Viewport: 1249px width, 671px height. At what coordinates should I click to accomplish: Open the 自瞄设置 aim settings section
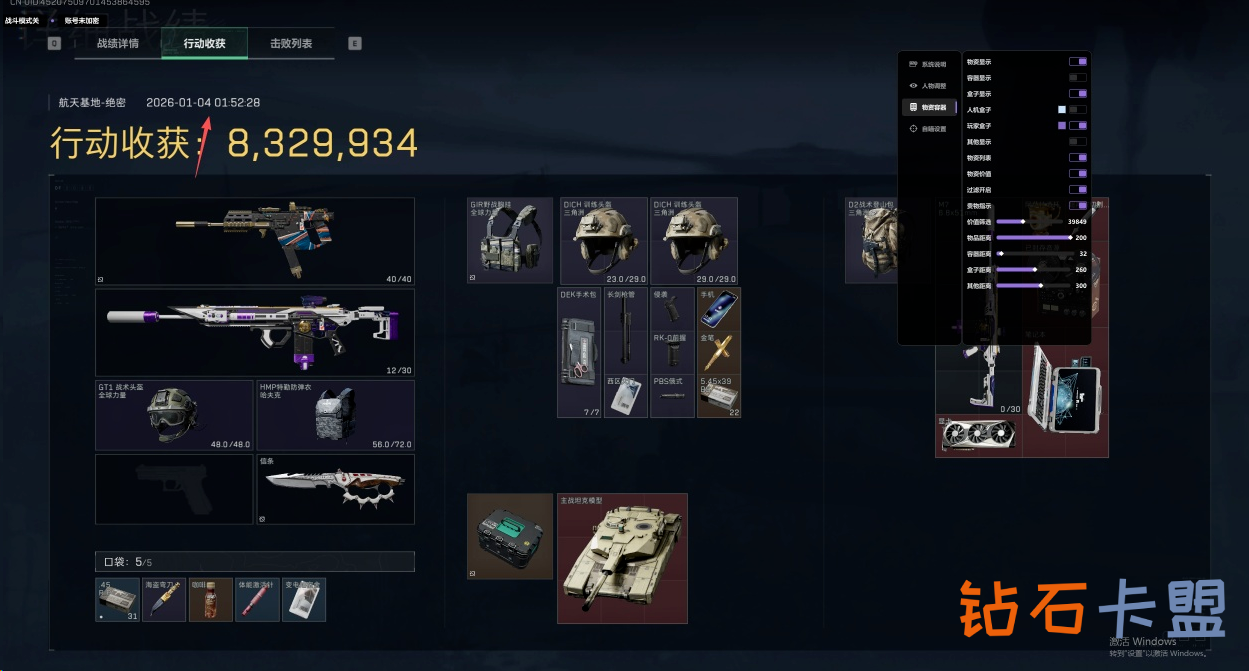[929, 129]
